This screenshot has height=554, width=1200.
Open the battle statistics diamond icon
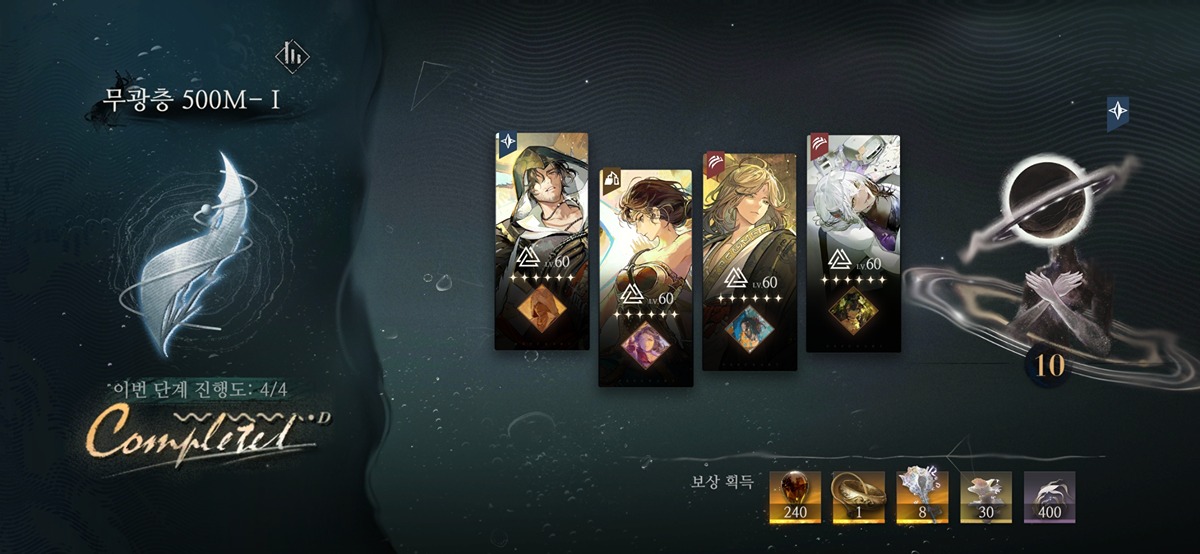point(293,55)
